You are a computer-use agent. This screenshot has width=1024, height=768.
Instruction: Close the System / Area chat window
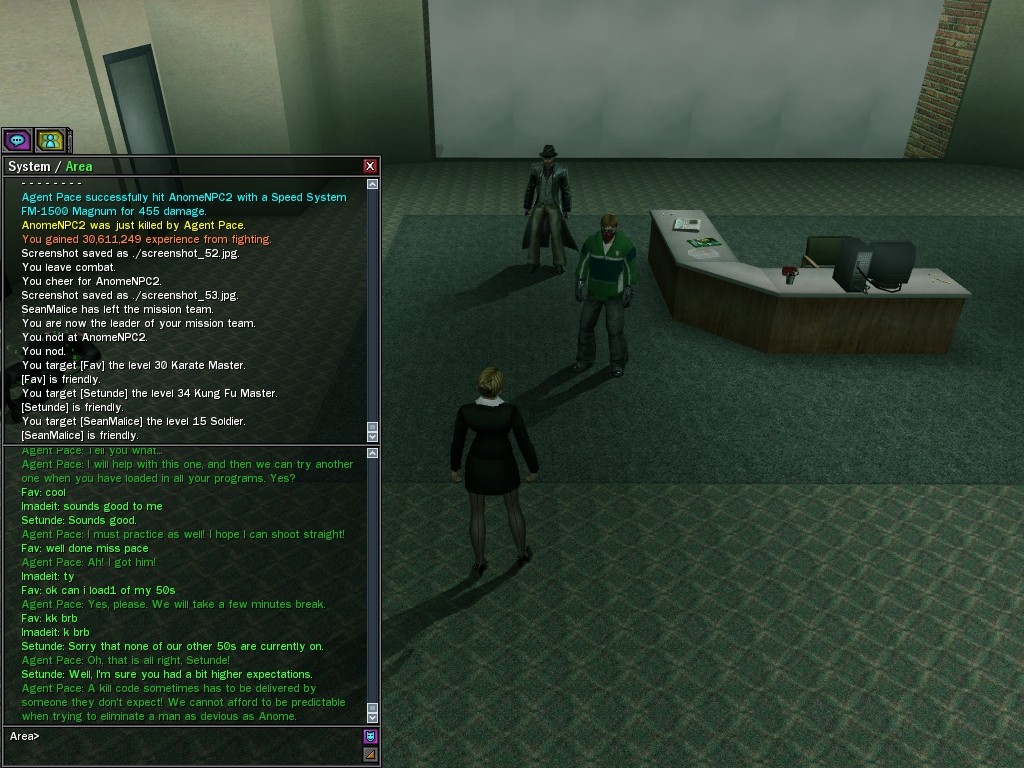tap(370, 166)
